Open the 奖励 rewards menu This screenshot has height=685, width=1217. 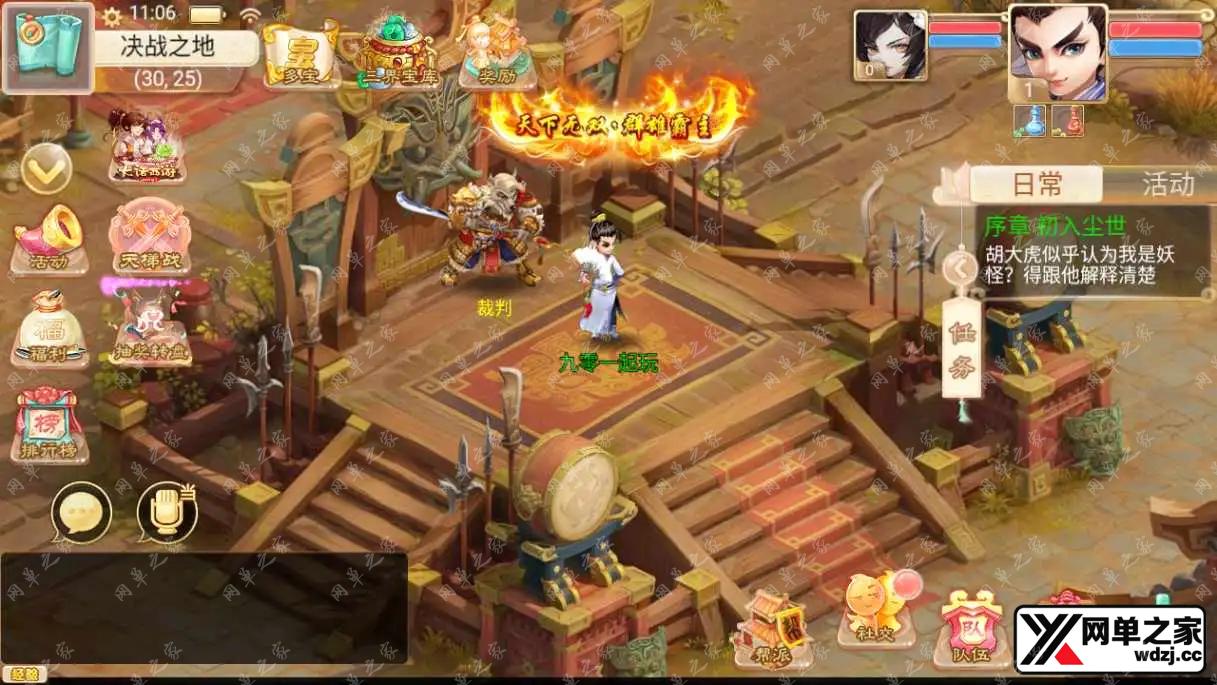496,54
